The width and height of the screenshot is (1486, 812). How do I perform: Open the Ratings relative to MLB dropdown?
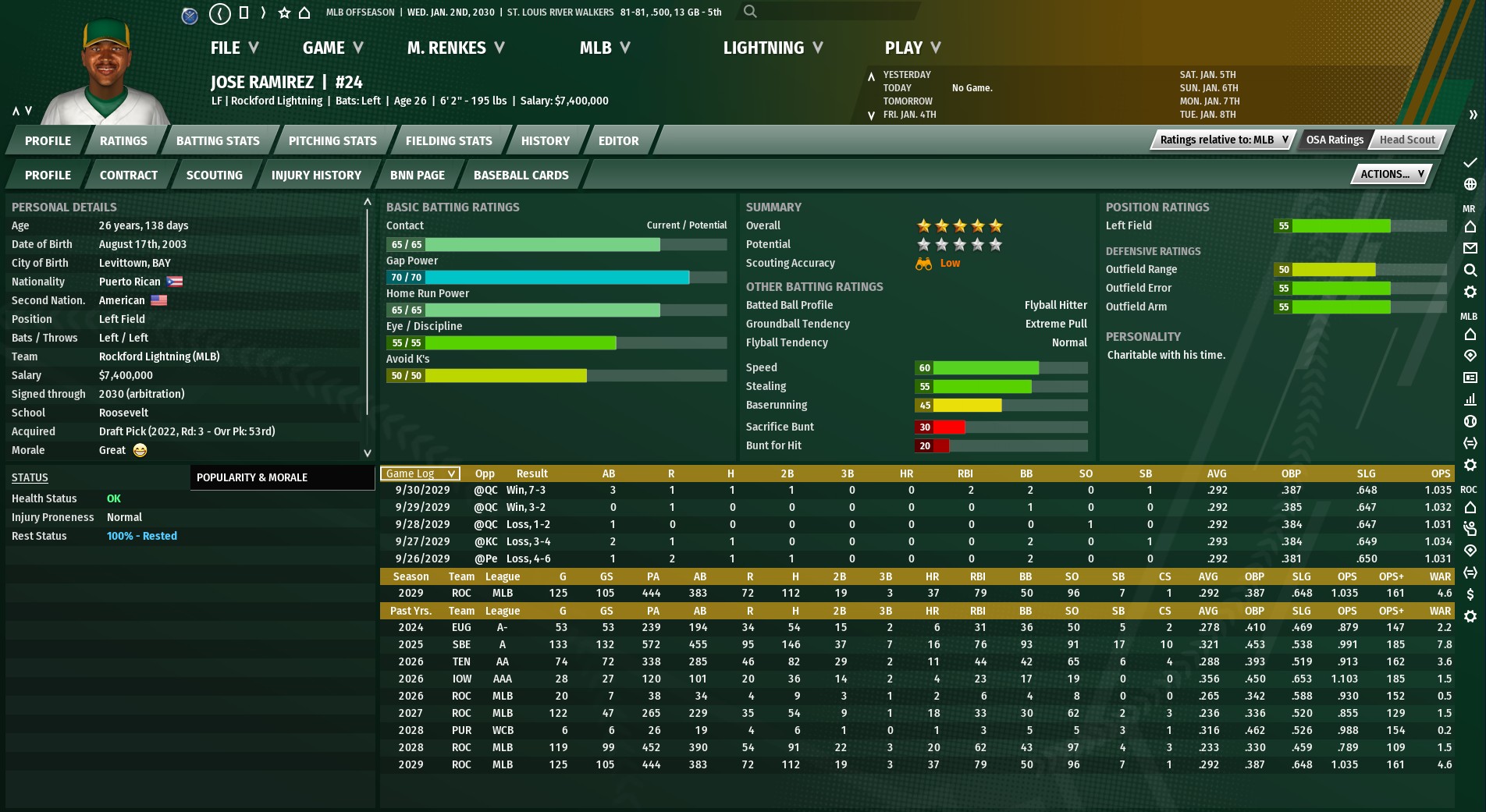(1223, 140)
